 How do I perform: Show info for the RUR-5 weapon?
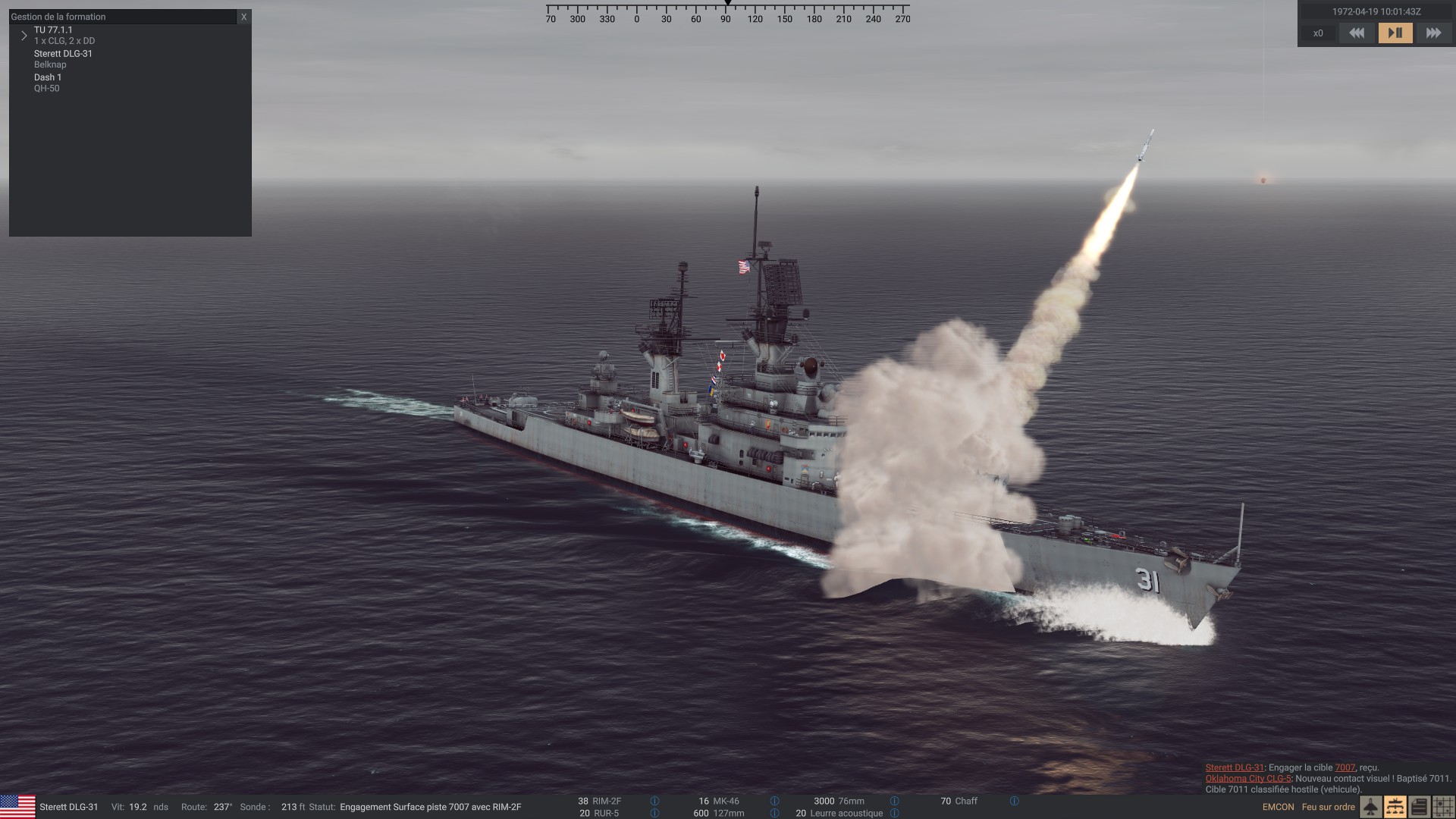(654, 813)
